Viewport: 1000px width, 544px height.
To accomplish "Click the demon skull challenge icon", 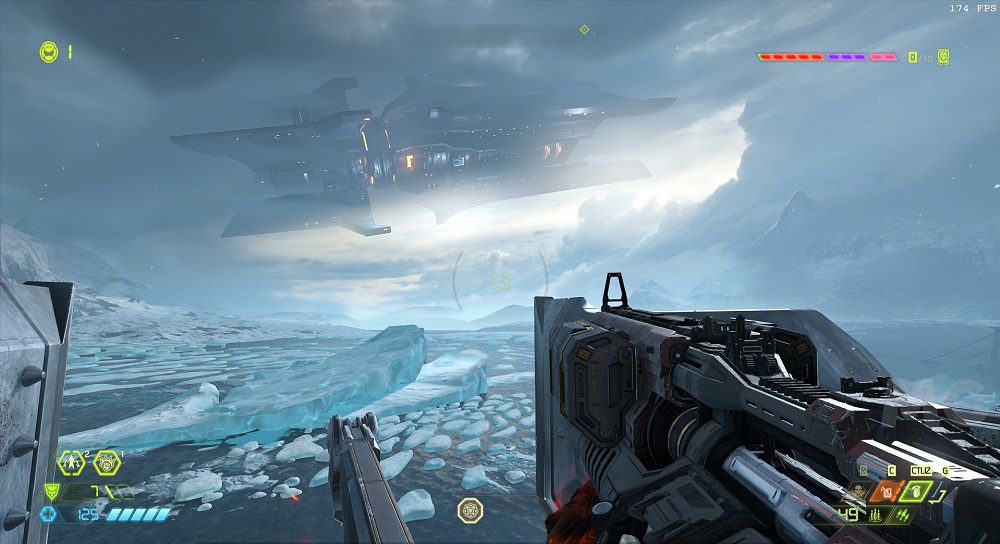I will (942, 57).
